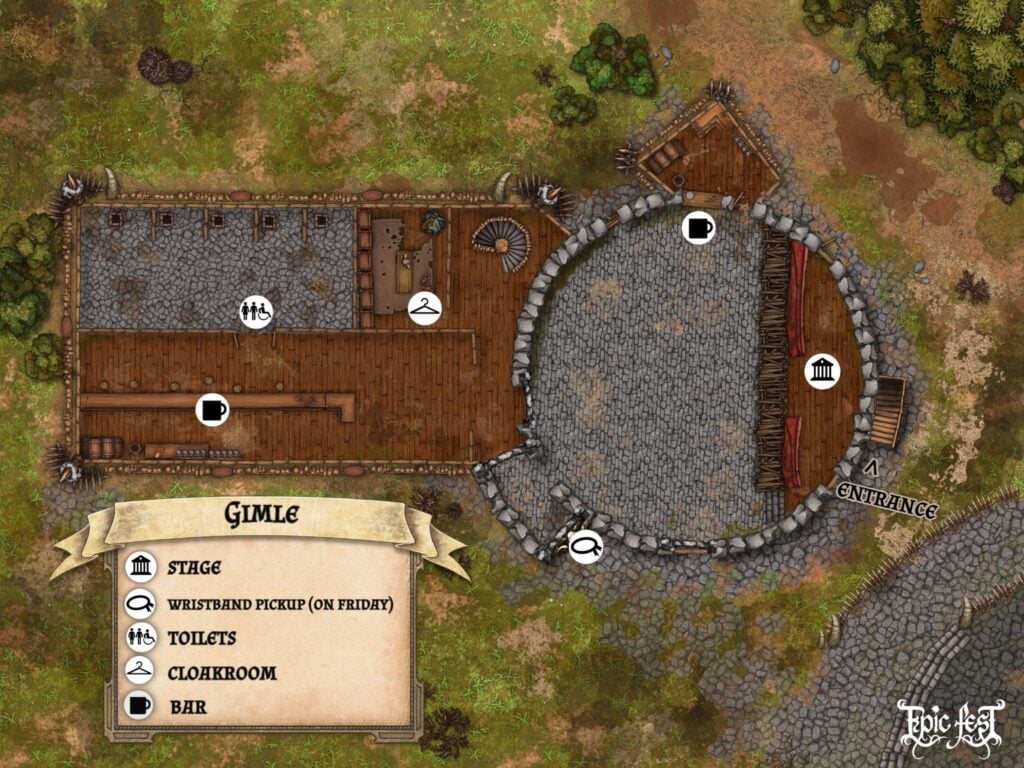This screenshot has height=768, width=1024.
Task: Open the Epic Fest logo
Action: tap(950, 725)
